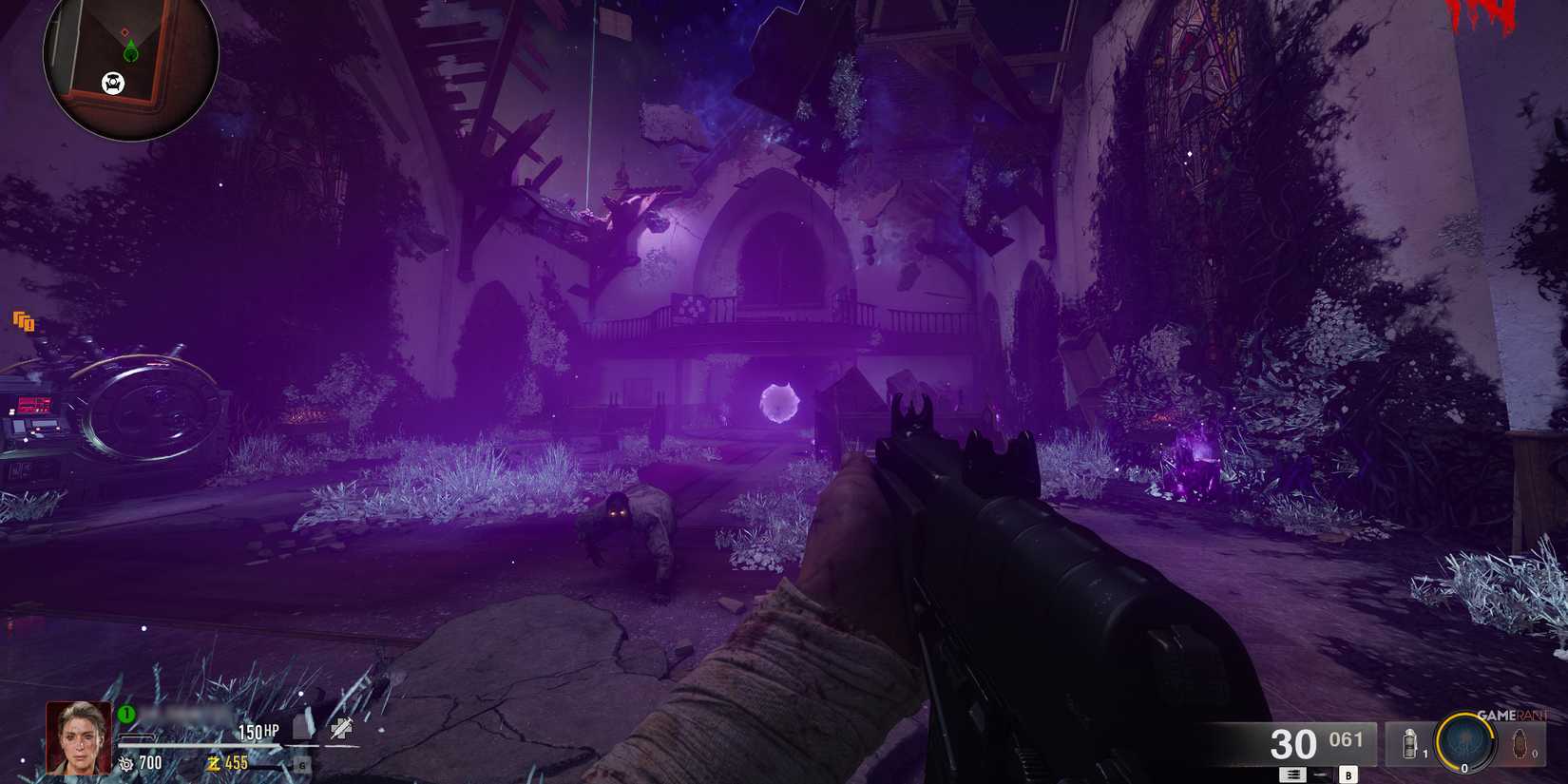
Task: Click the red objective diamond on the minimap
Action: pos(125,31)
